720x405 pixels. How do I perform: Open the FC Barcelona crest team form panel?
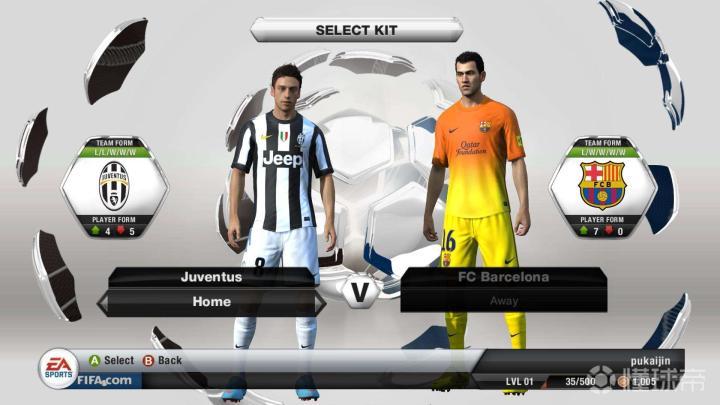pyautogui.click(x=601, y=185)
